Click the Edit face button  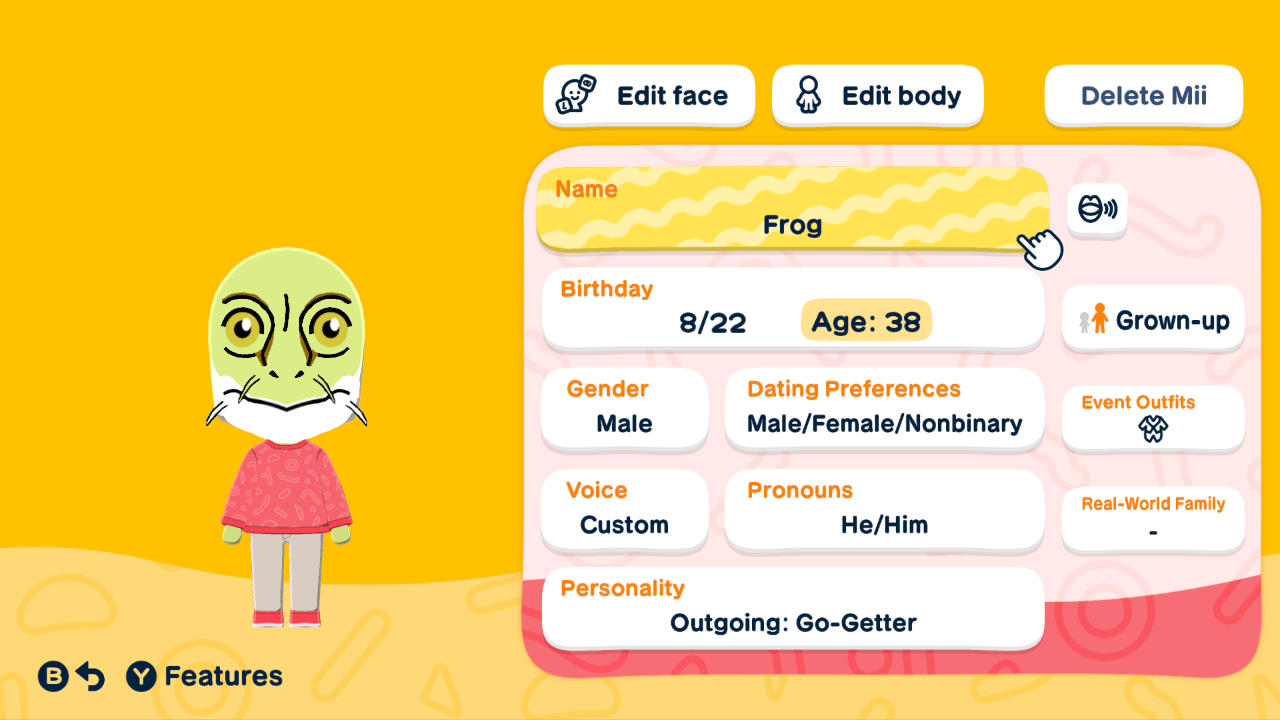pyautogui.click(x=648, y=94)
